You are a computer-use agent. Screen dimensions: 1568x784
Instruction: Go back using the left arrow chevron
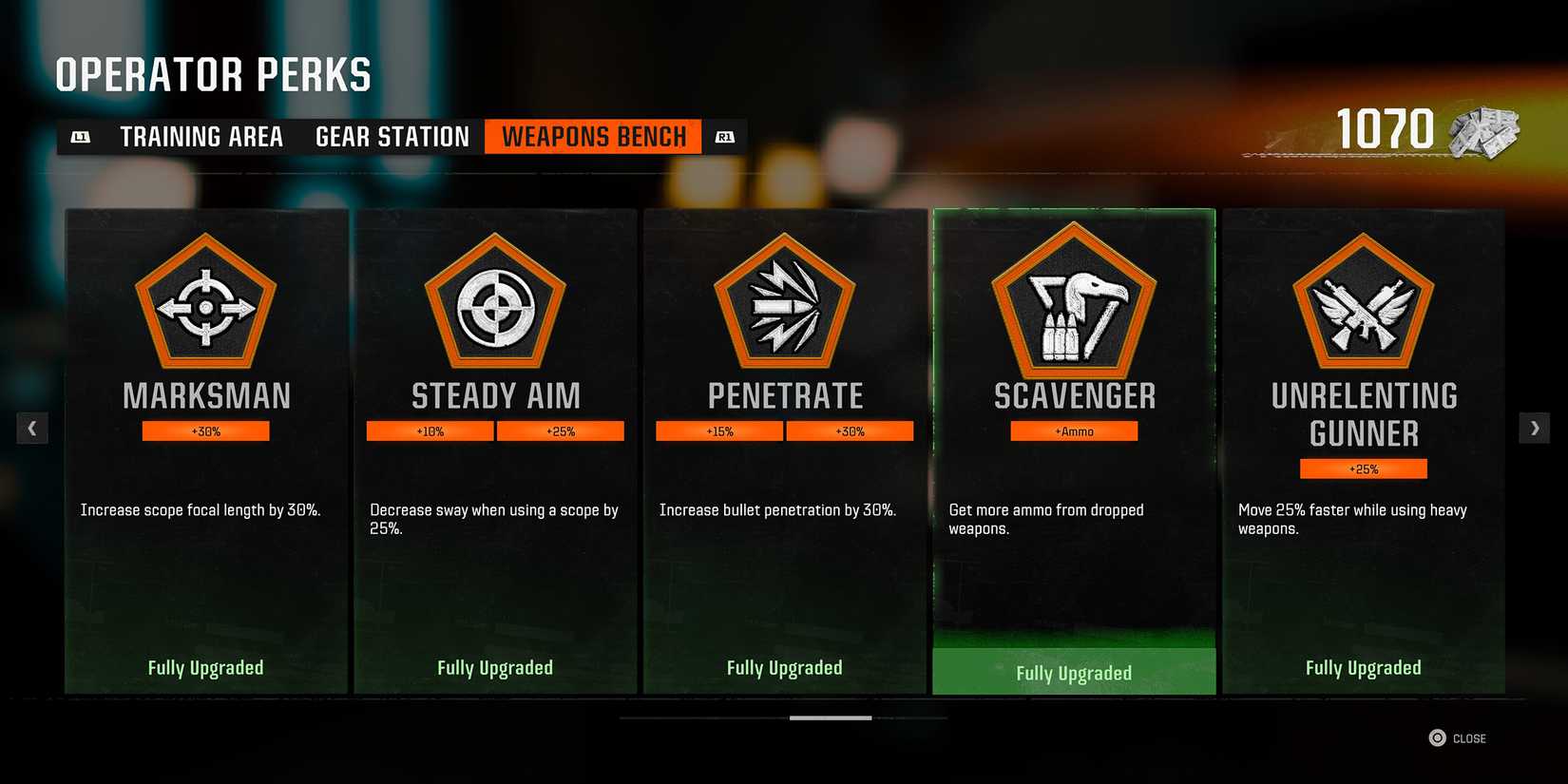(32, 428)
